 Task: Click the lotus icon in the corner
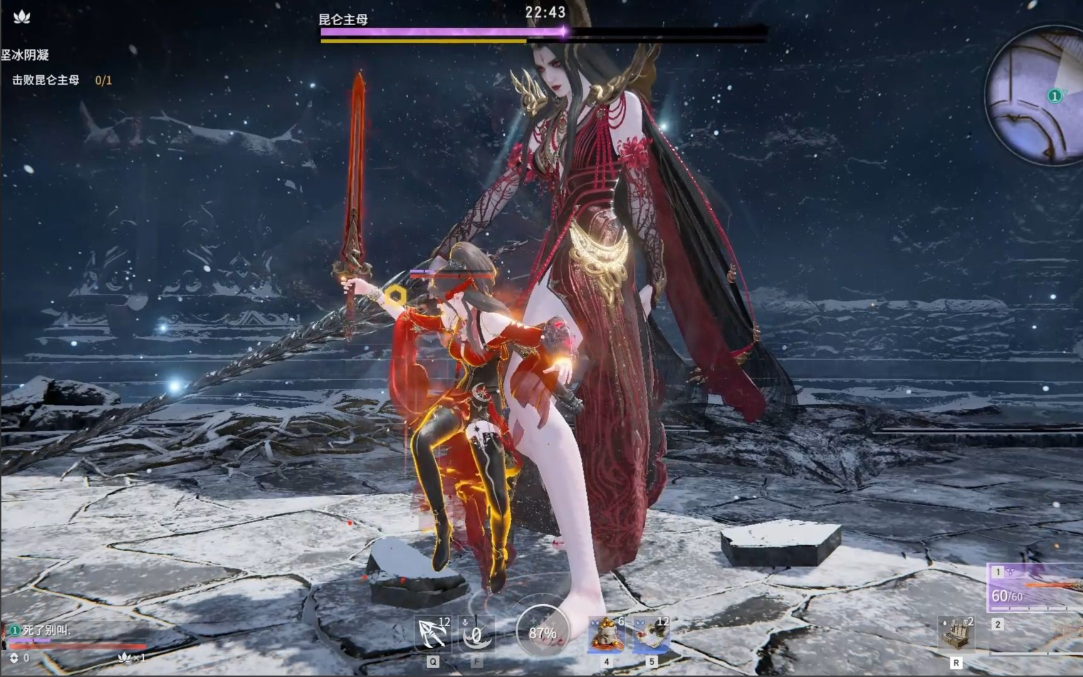(22, 17)
